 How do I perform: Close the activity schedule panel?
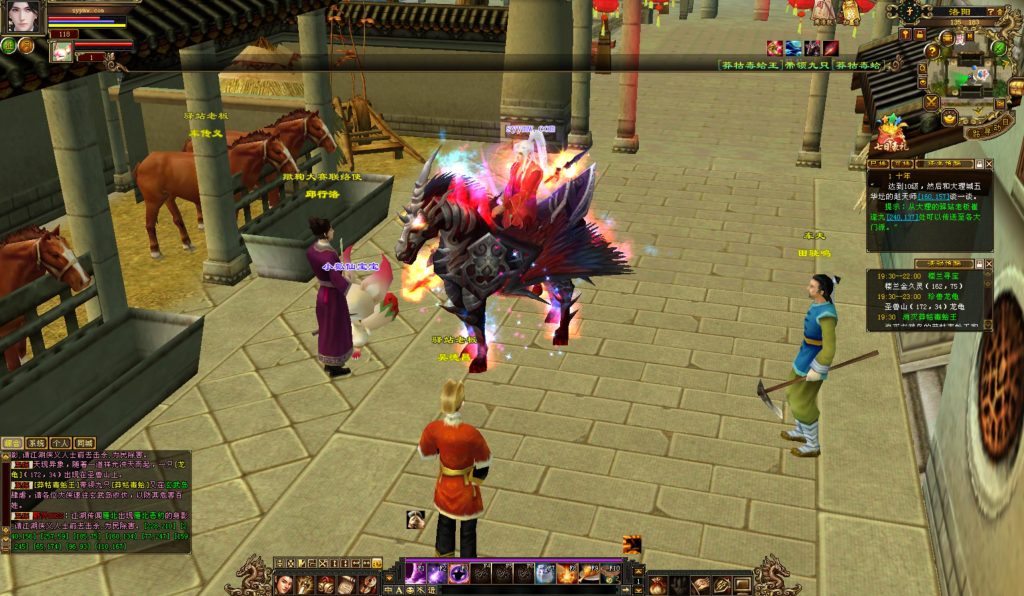990,264
